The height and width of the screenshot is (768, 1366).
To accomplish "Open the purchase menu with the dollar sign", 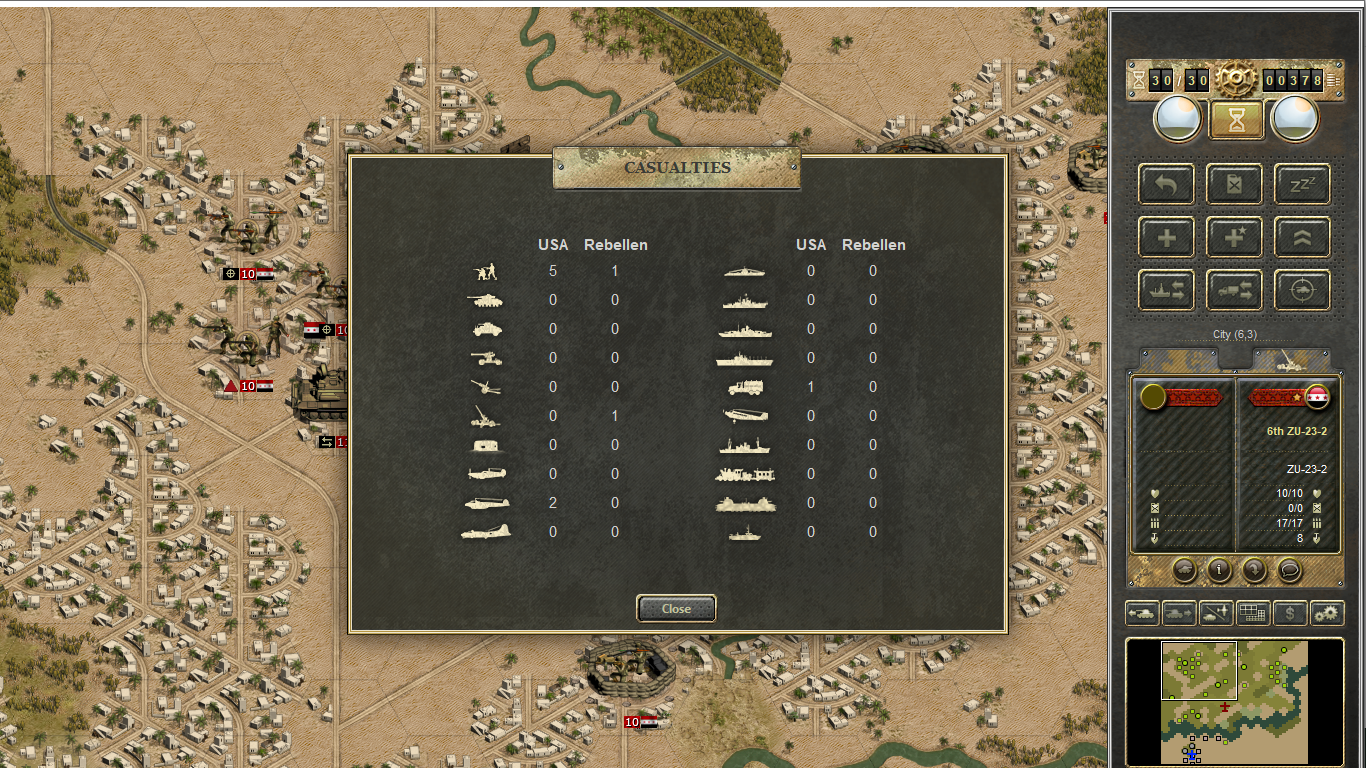I will pos(1290,613).
